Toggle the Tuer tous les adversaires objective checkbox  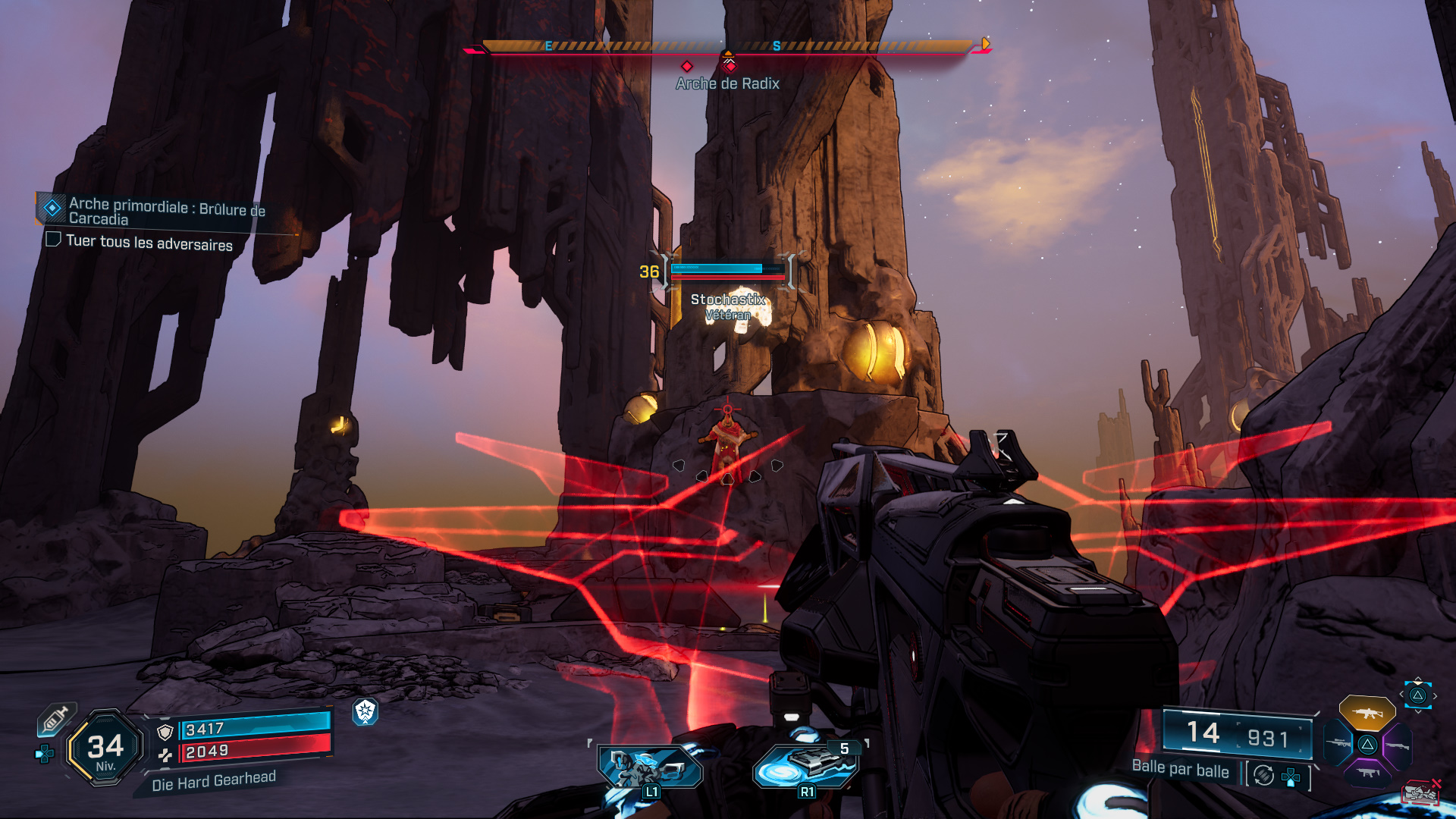point(53,240)
